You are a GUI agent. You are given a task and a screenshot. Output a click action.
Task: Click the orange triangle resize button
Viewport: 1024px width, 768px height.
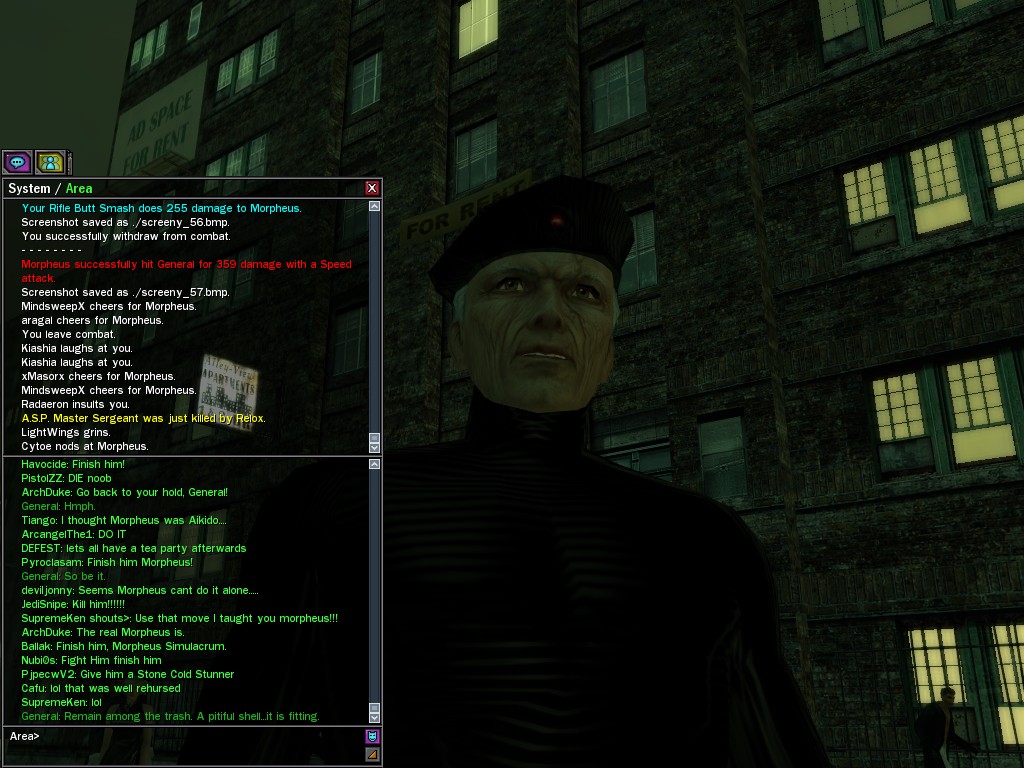pyautogui.click(x=372, y=754)
